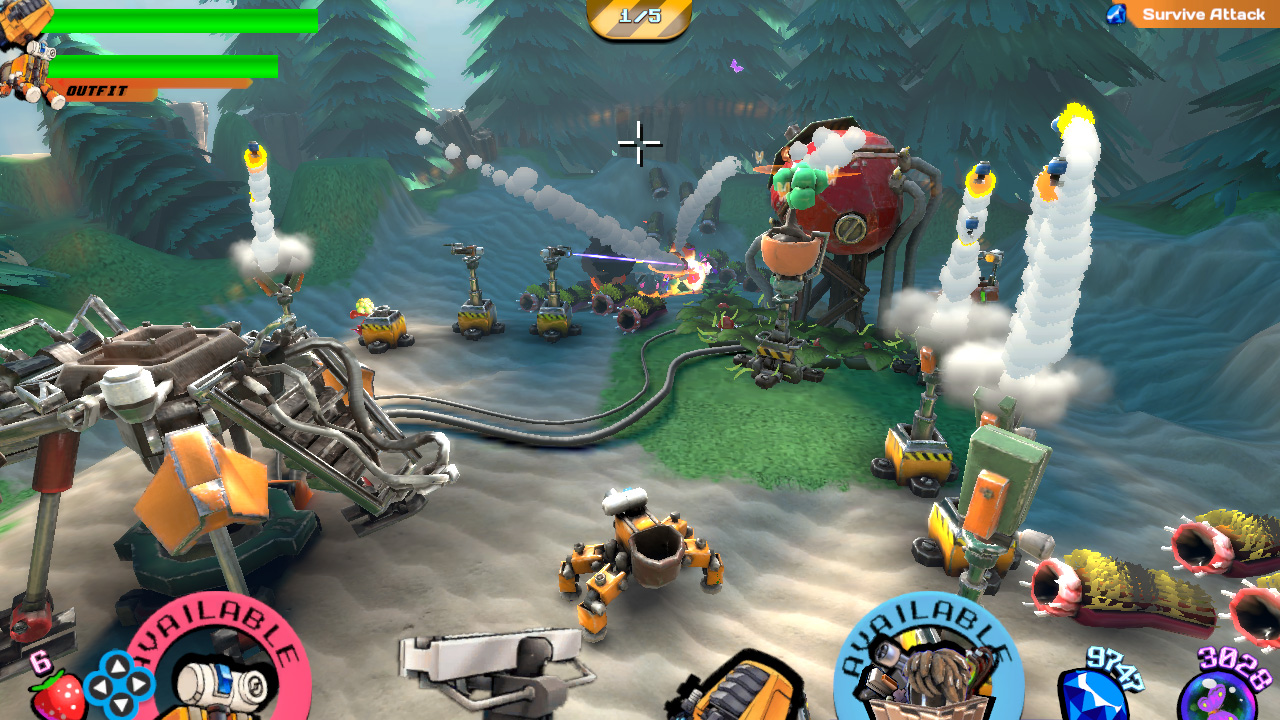This screenshot has width=1280, height=720.
Task: Select the laser turret inside the pink AVAILABLE circle
Action: [222, 685]
